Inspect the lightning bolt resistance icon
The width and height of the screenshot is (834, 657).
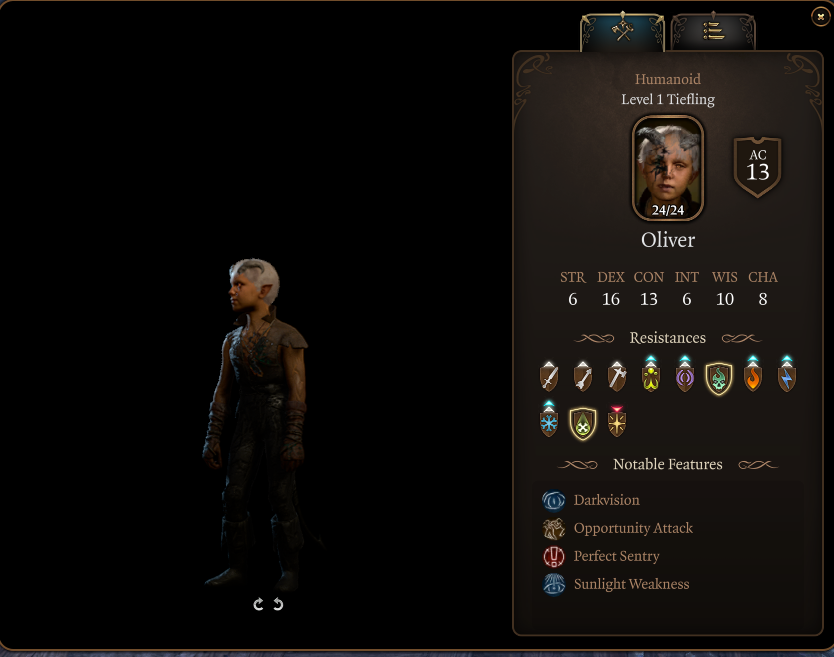(787, 376)
